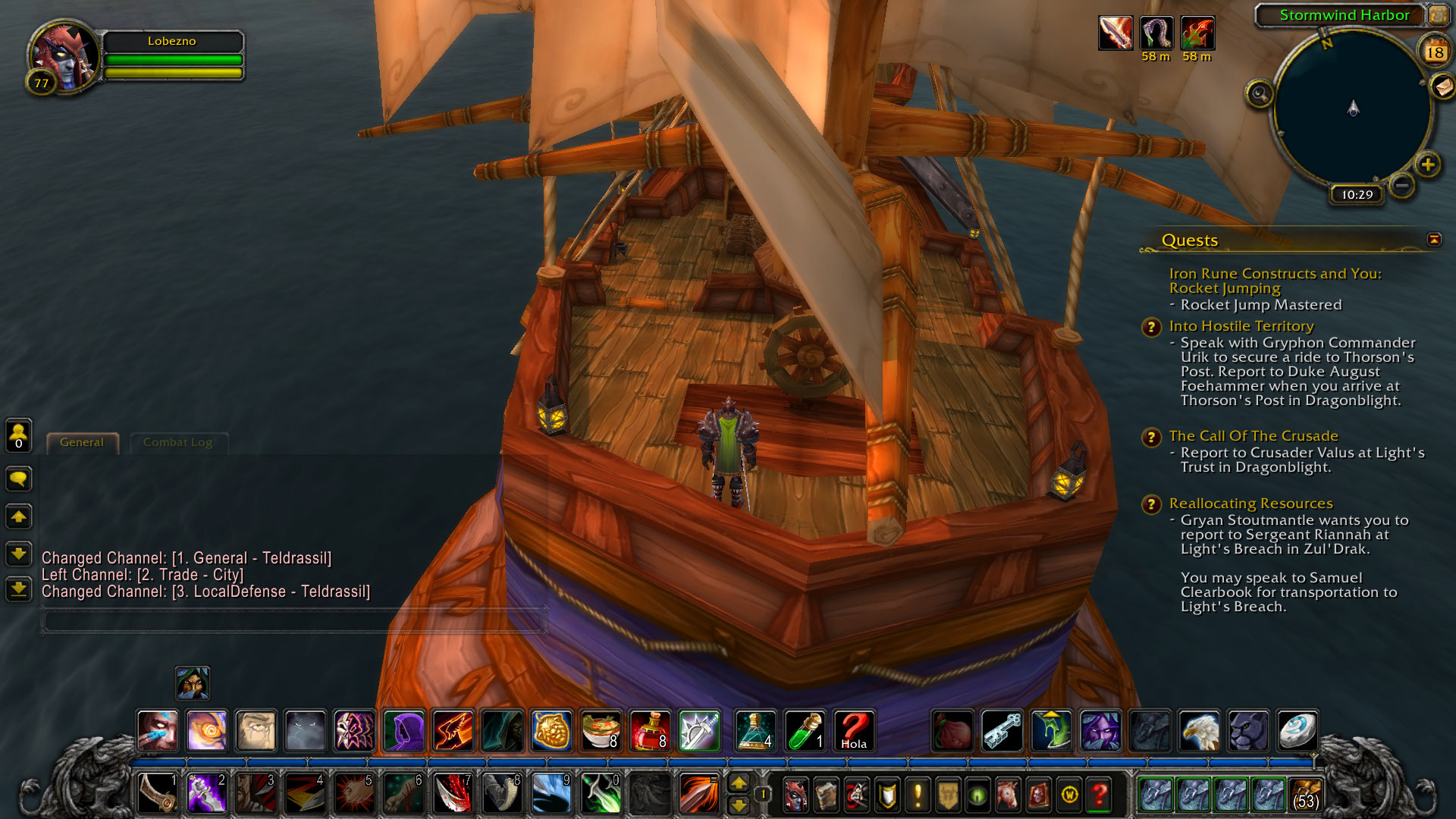Zoom out on the minimap
The width and height of the screenshot is (1456, 819).
coord(1402,186)
